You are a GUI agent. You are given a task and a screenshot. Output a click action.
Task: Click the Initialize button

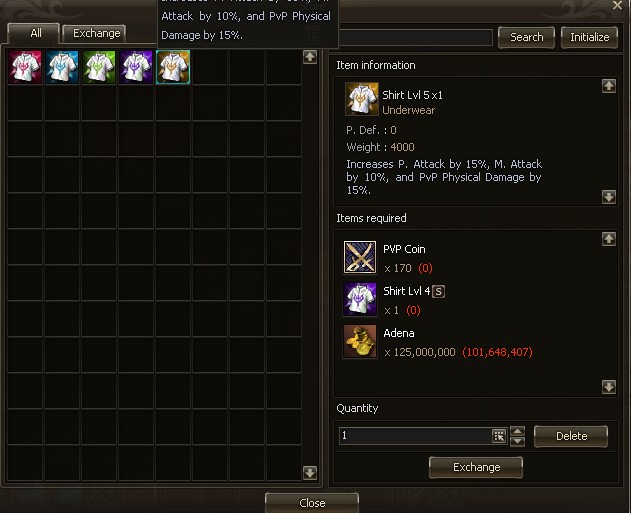point(589,38)
